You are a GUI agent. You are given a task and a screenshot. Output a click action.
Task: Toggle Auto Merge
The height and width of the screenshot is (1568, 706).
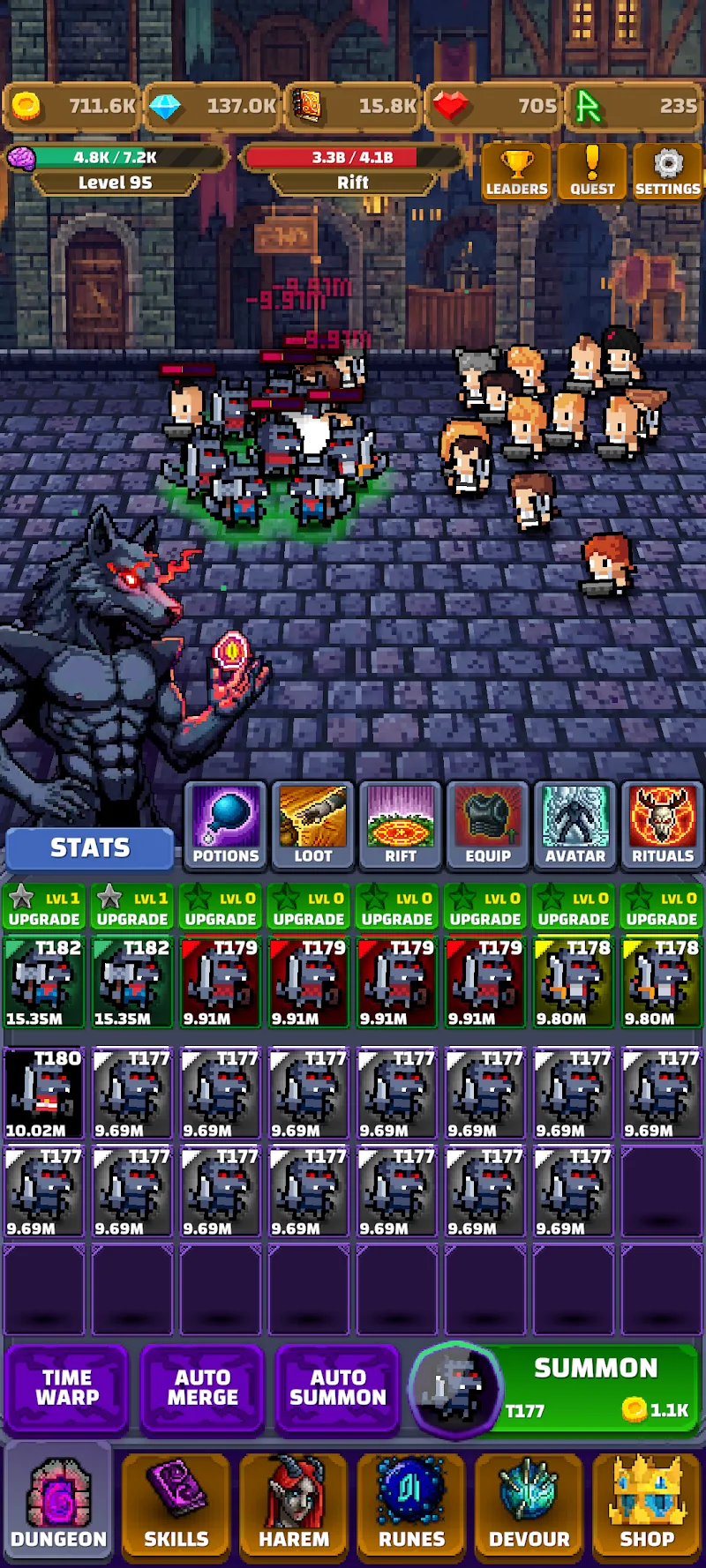click(x=202, y=1387)
